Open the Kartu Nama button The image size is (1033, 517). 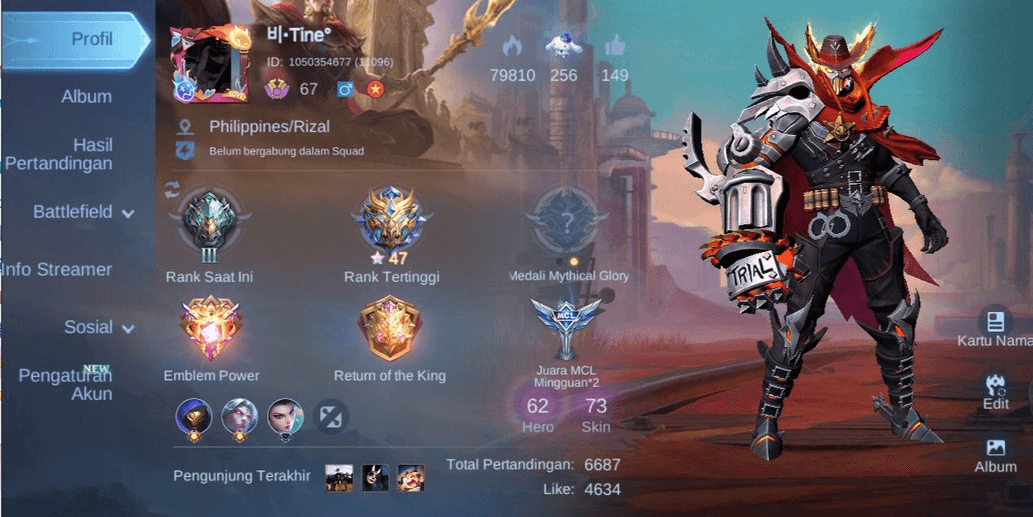tap(995, 329)
